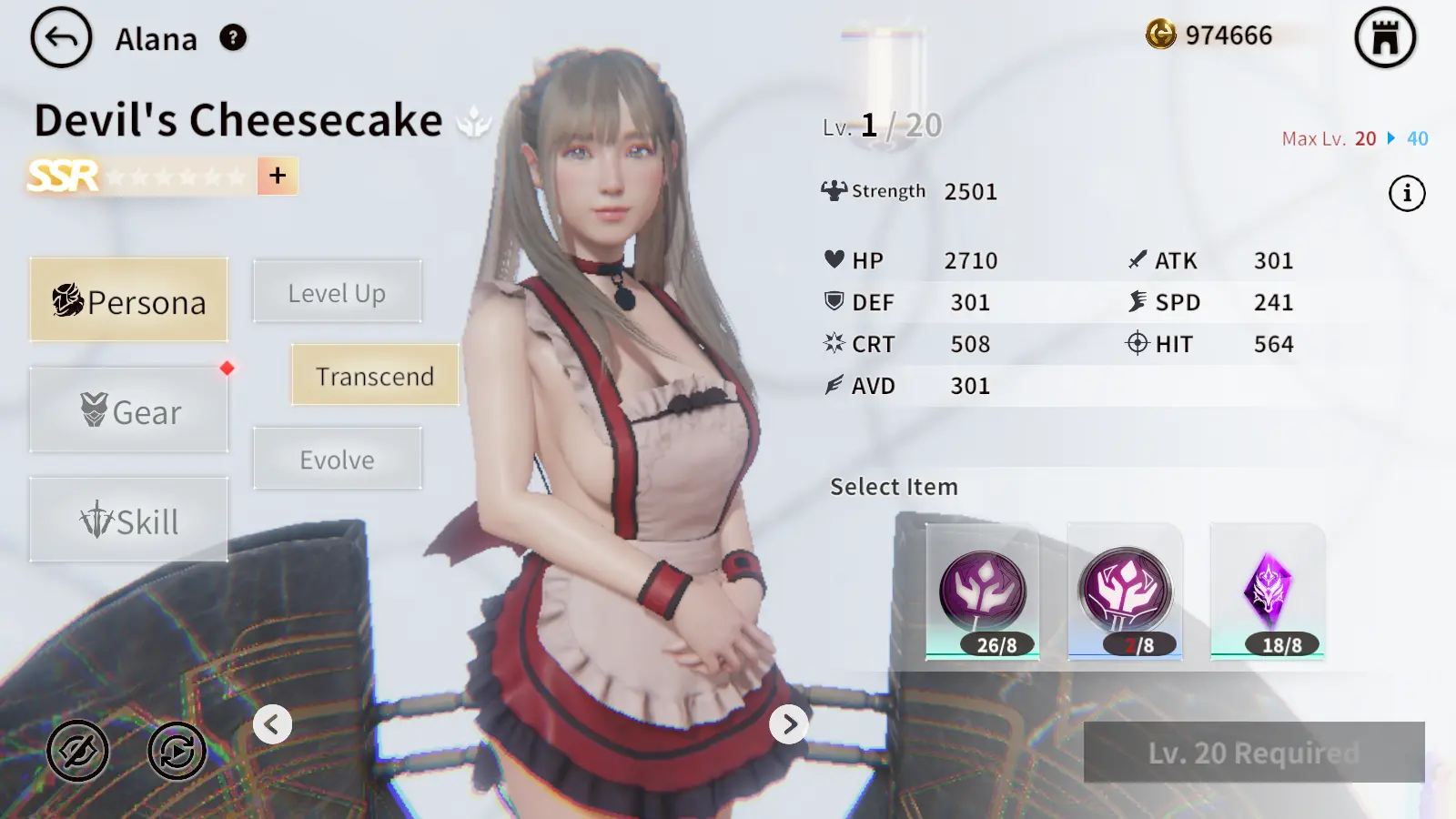
Task: Toggle the hide interface eye icon
Action: [78, 751]
